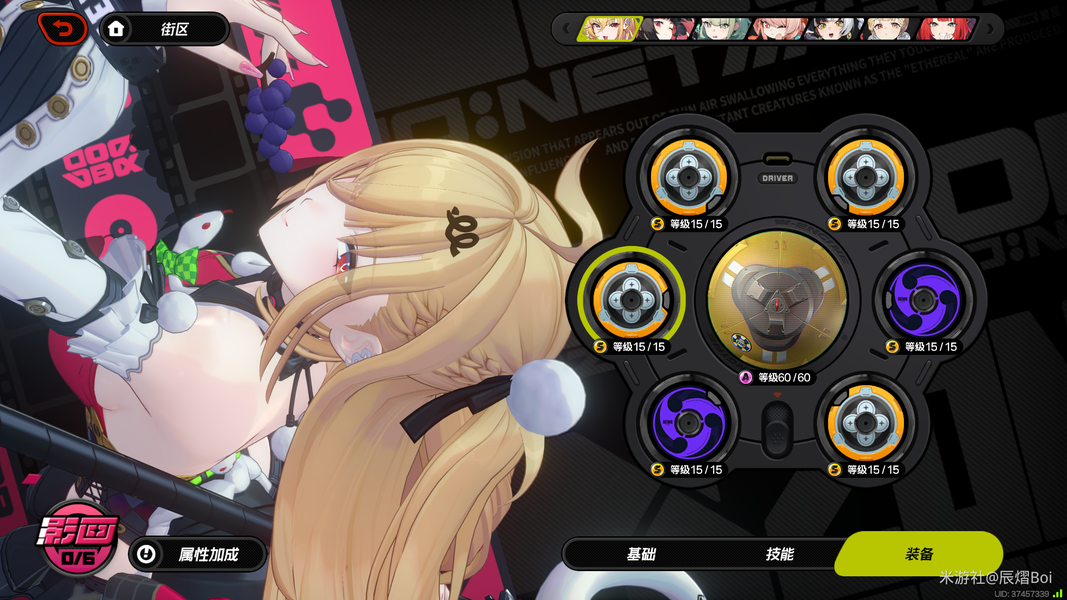Select the 装备 equipment tab
The image size is (1067, 600).
point(919,554)
